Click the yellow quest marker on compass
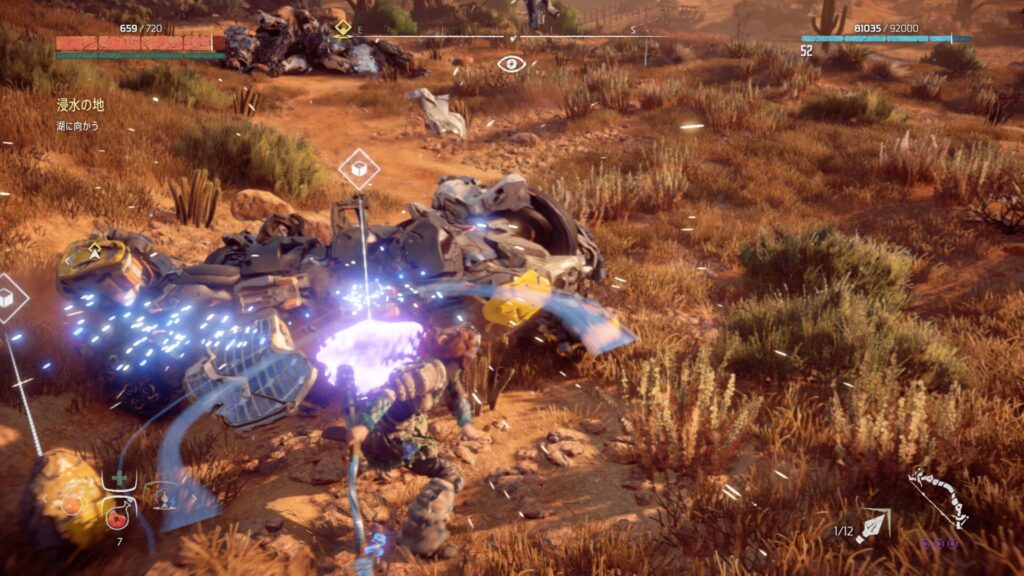Viewport: 1024px width, 576px height. [x=343, y=28]
